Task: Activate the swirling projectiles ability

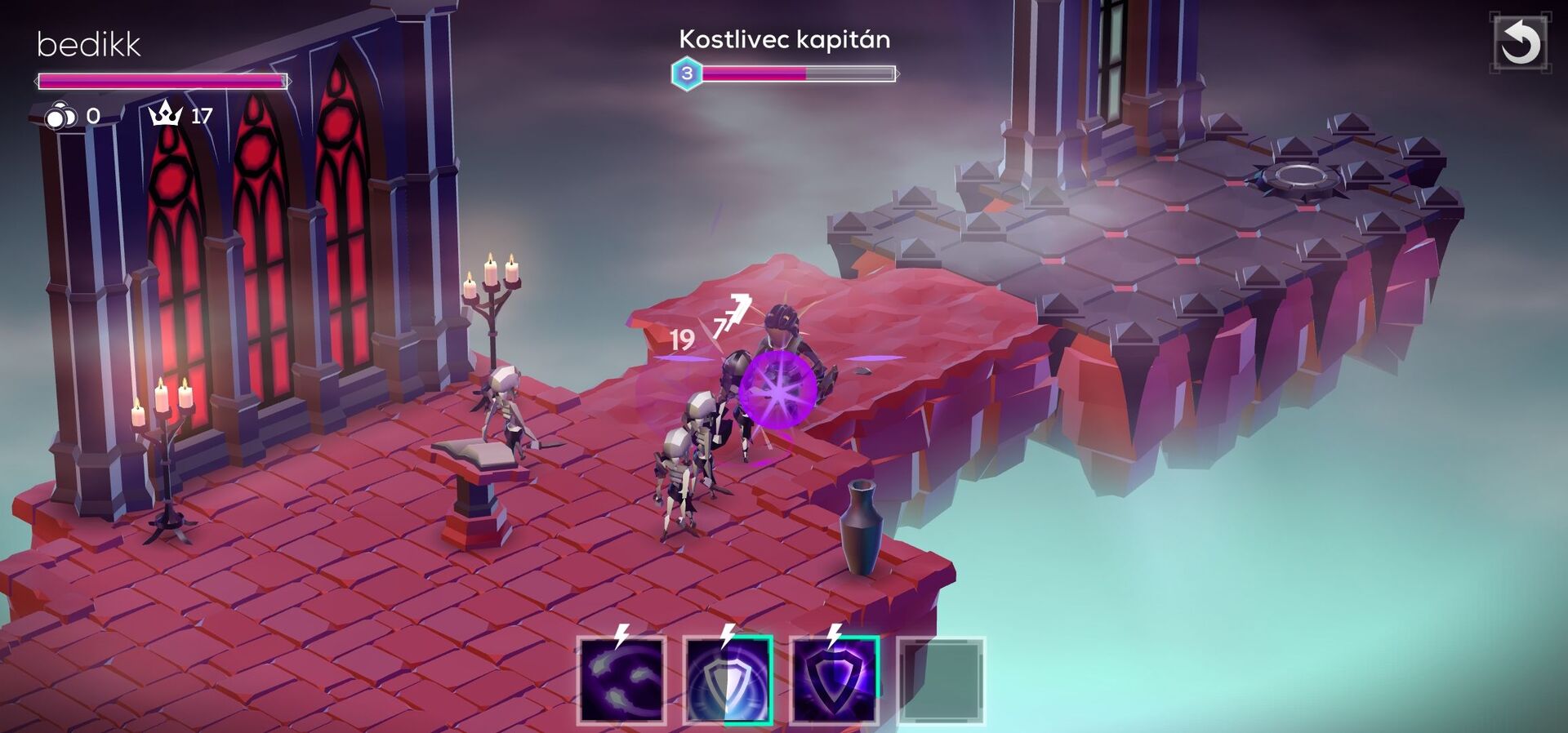Action: [621, 681]
